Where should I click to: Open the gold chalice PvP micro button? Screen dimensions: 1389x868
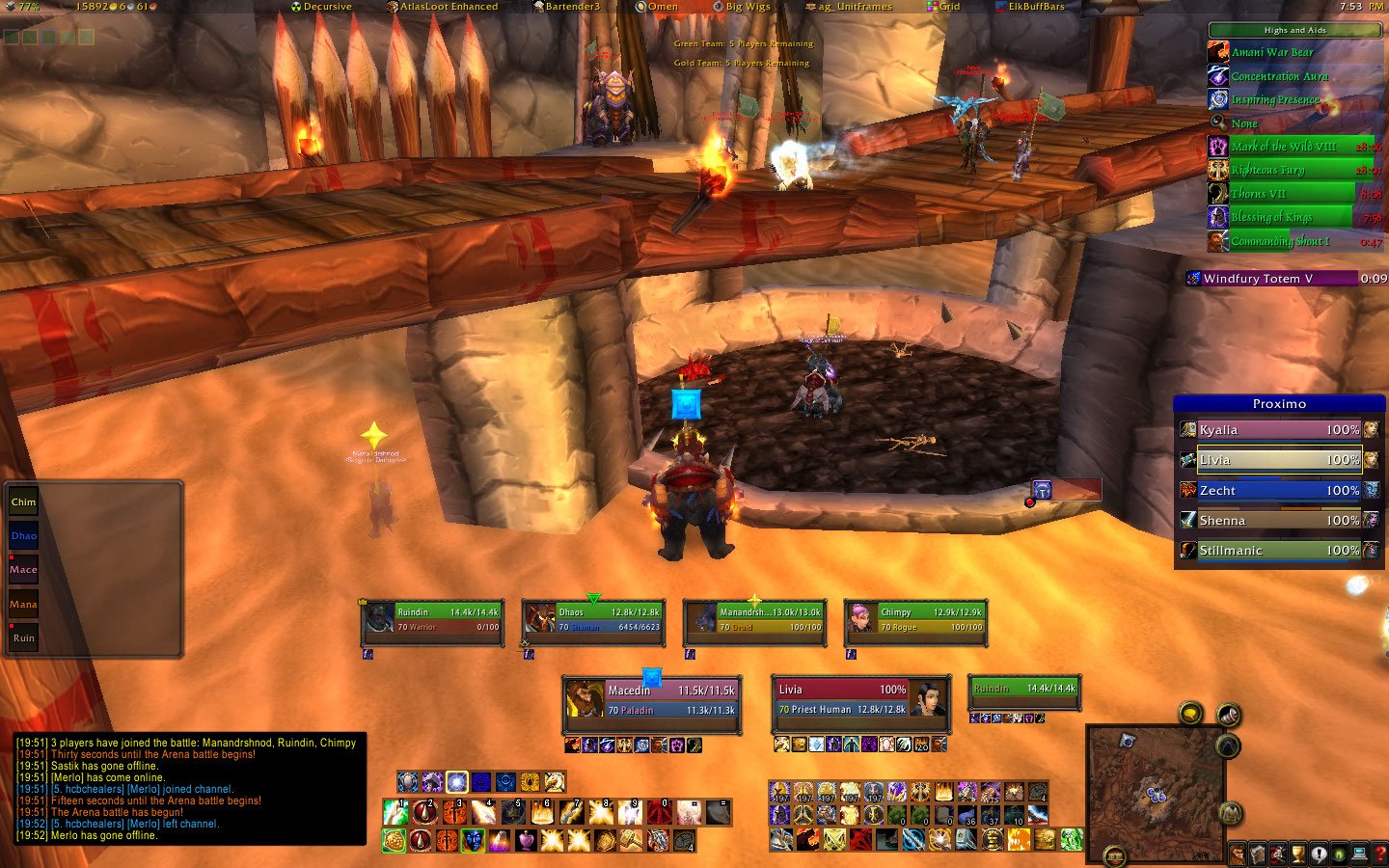(x=1298, y=854)
